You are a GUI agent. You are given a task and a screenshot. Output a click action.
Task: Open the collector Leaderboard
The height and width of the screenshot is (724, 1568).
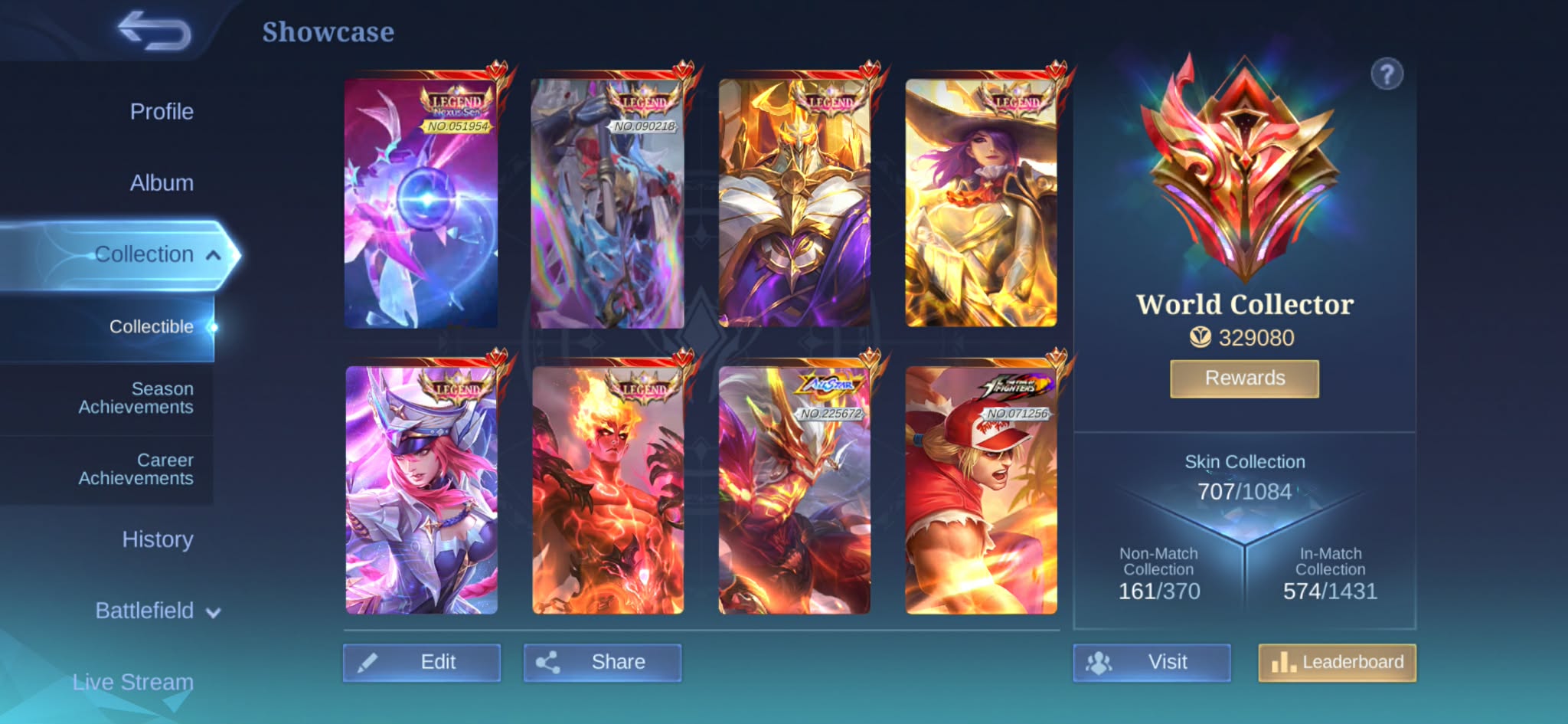coord(1337,663)
